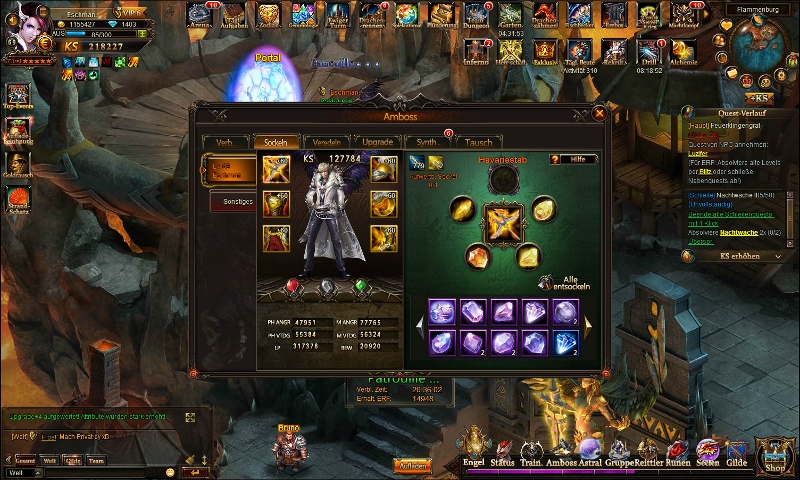This screenshot has height=480, width=800.
Task: Choose the red trousers equipment slot
Action: click(277, 238)
